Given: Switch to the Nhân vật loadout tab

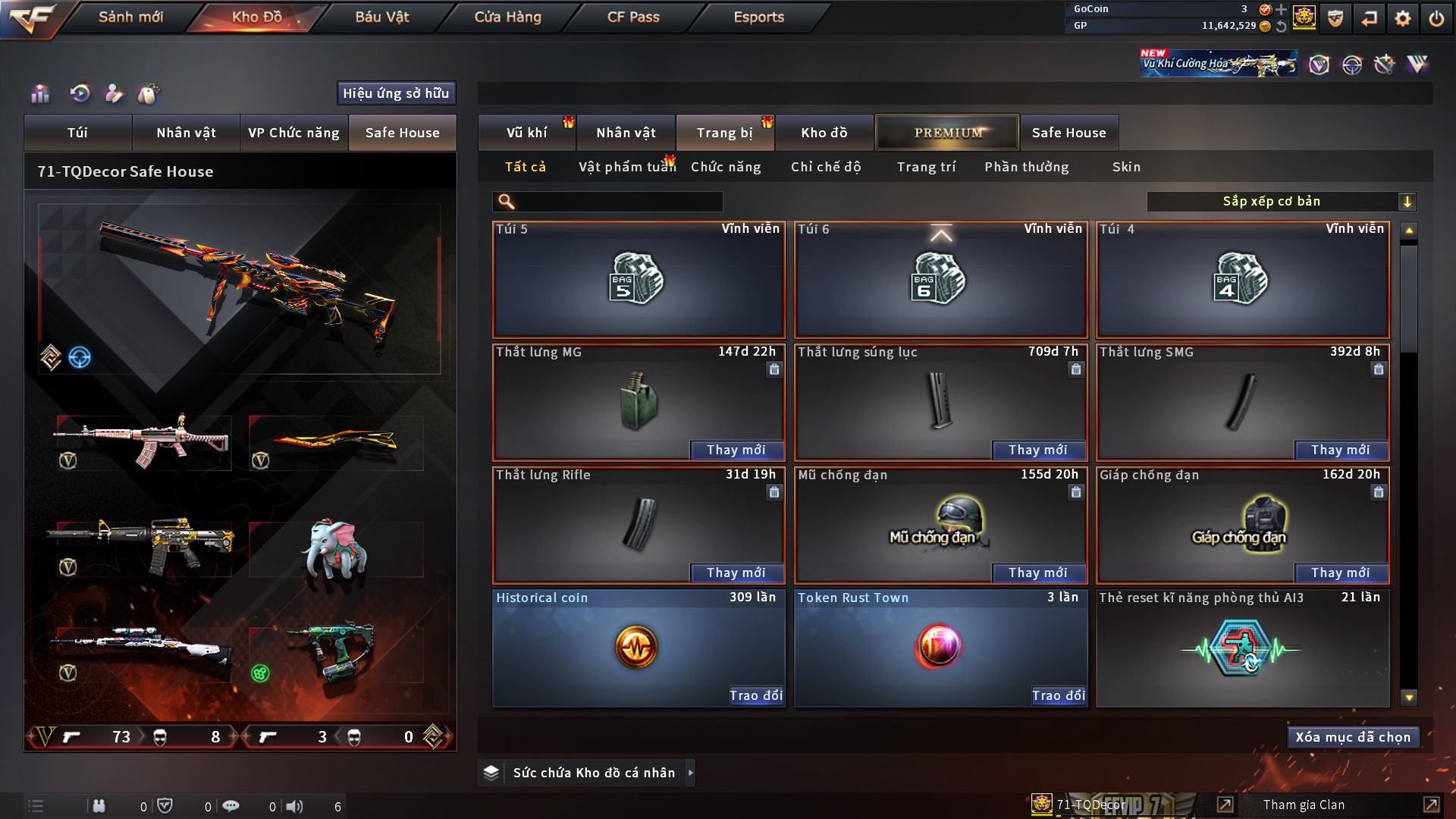Looking at the screenshot, I should pyautogui.click(x=186, y=133).
